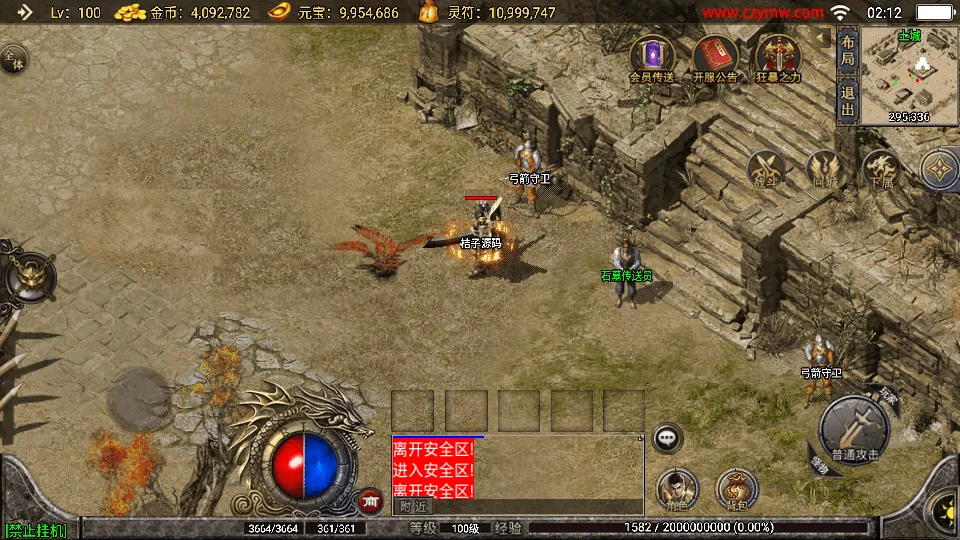Use the 回城 return-to-town button
Viewport: 960px width, 540px height.
[x=825, y=170]
